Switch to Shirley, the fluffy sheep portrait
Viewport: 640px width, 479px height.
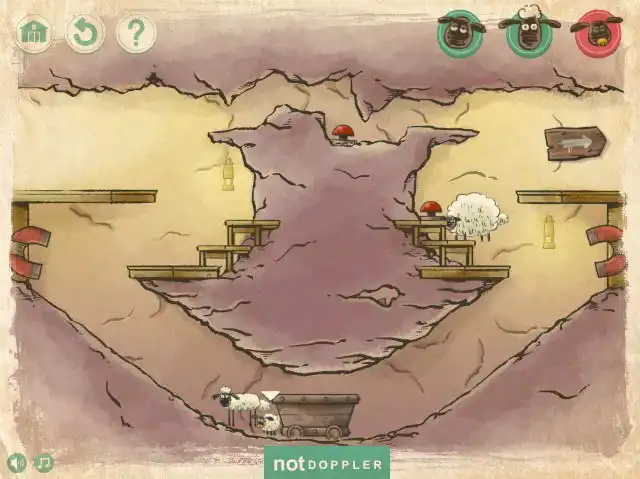point(528,33)
